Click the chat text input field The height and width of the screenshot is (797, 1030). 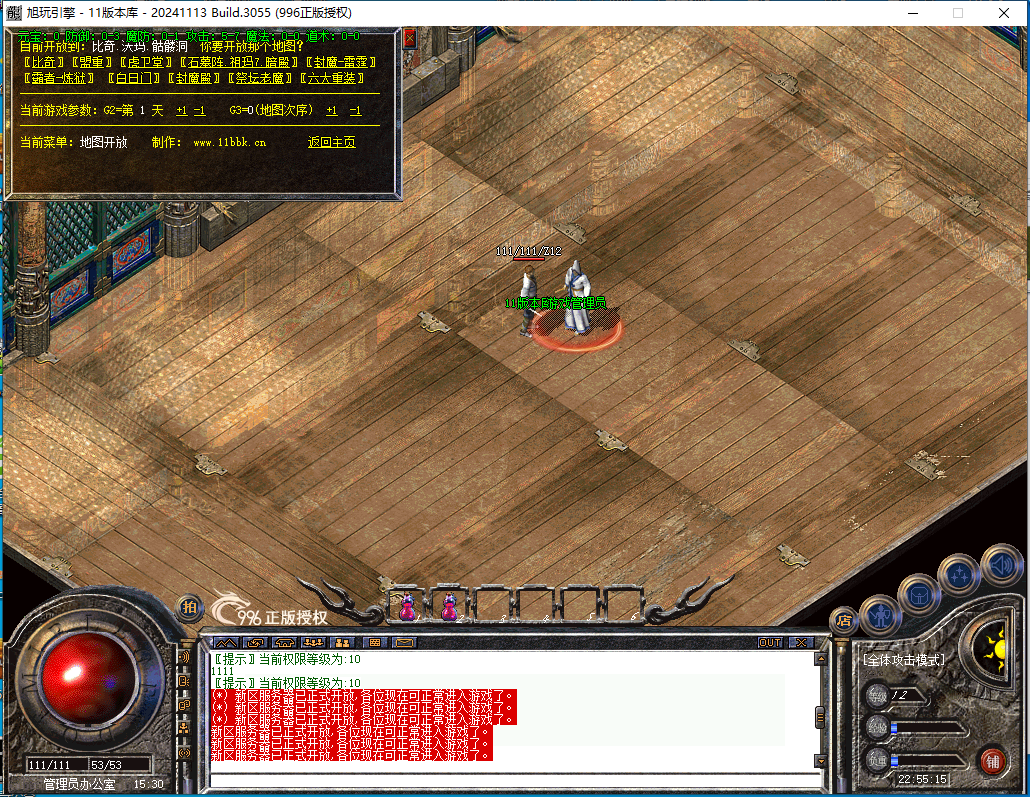click(510, 780)
